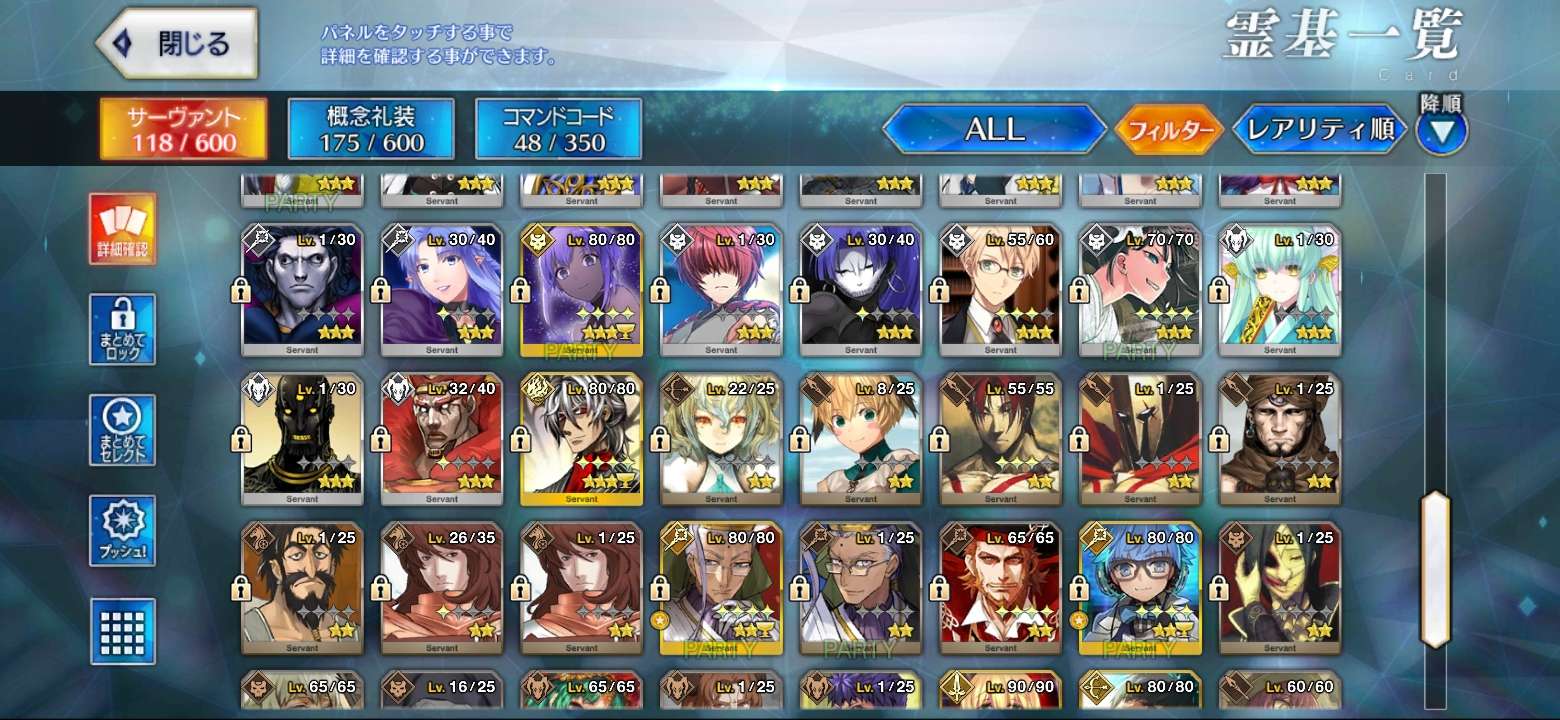Activate the 詳細確認 mode button
The image size is (1560, 720).
tap(122, 229)
